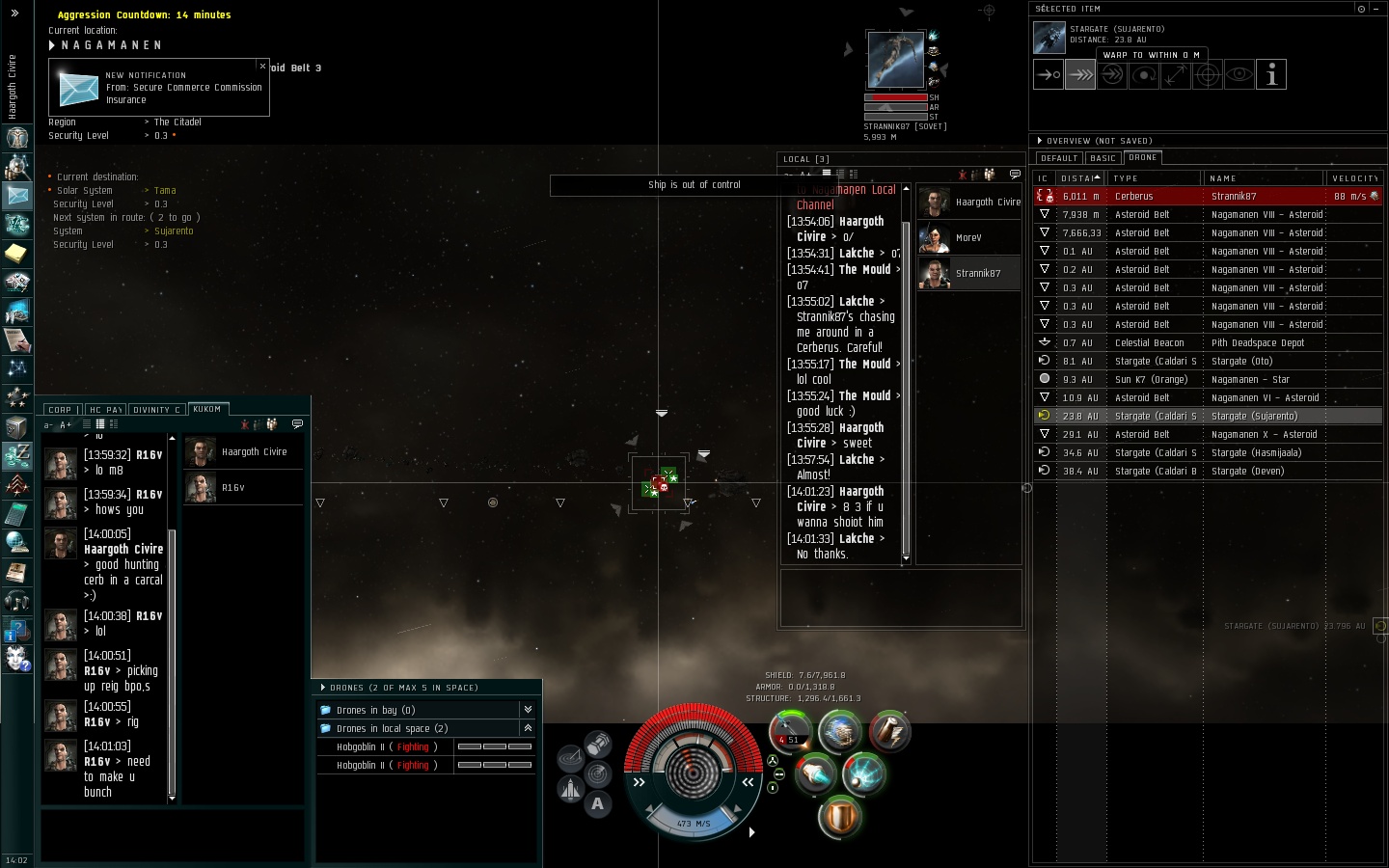Click R16v in the Kukom channel member list
The image size is (1389, 868).
pyautogui.click(x=231, y=488)
